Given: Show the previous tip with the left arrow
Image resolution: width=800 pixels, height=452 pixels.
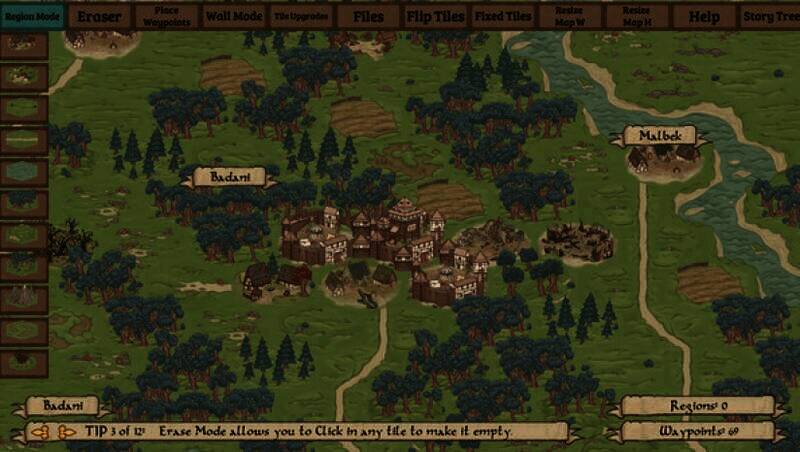Looking at the screenshot, I should coord(40,433).
